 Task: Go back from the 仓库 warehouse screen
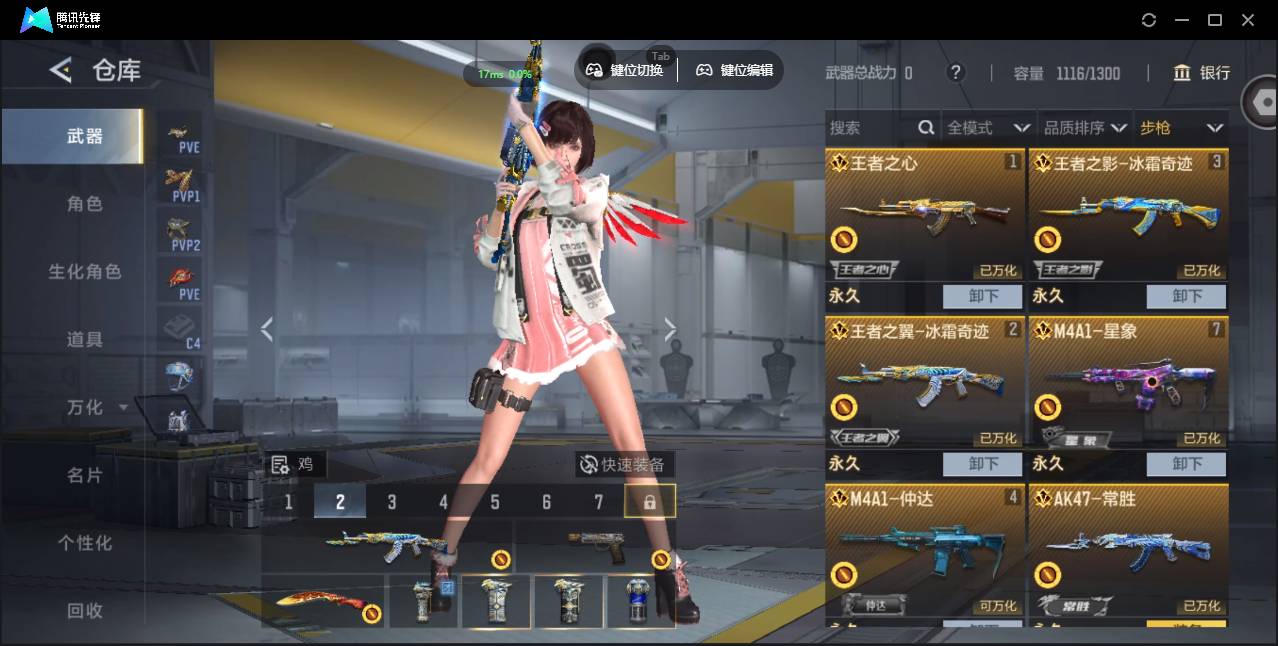(61, 70)
